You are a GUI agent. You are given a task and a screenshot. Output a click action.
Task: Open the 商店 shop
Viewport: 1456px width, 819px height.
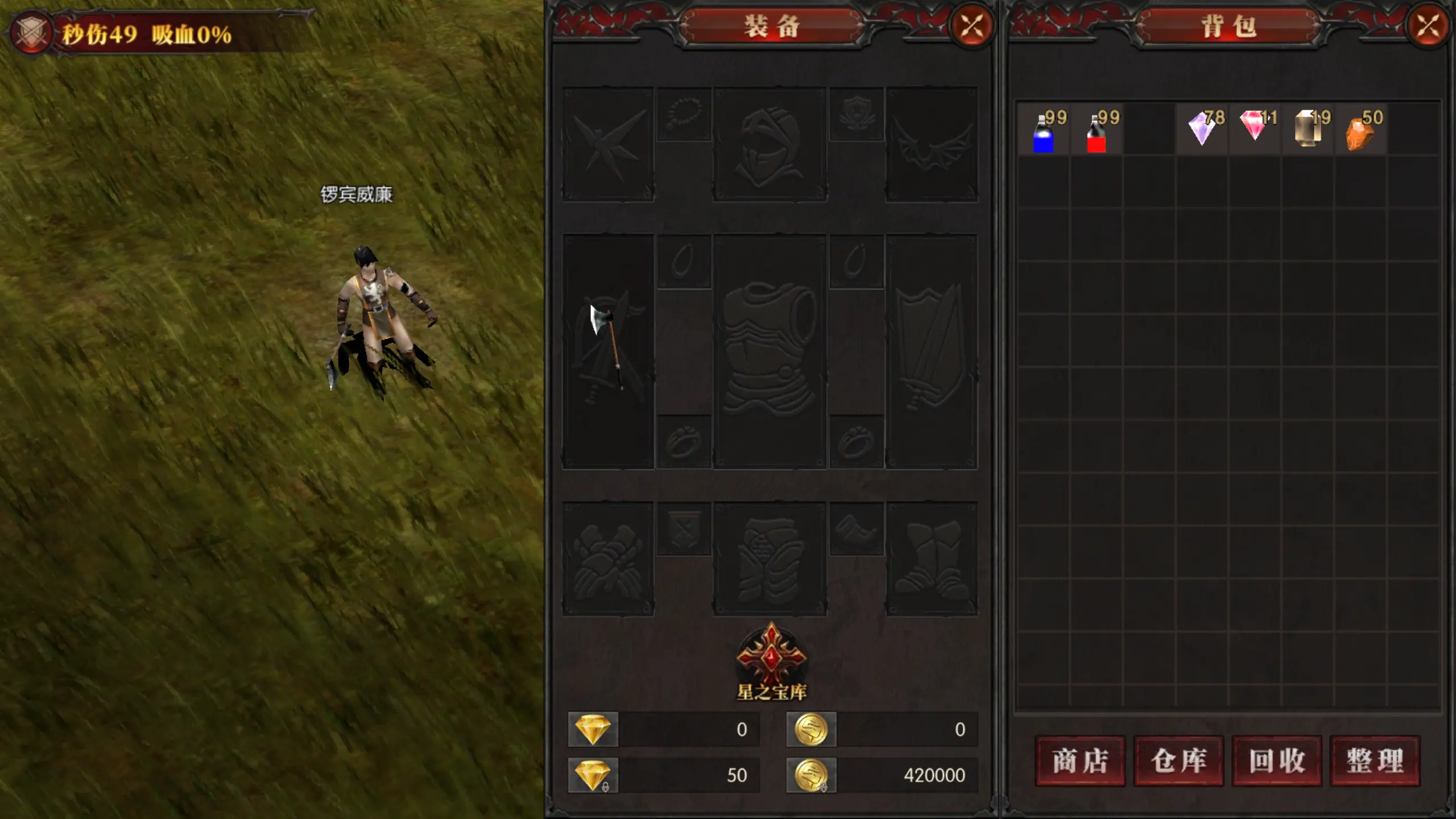point(1080,761)
